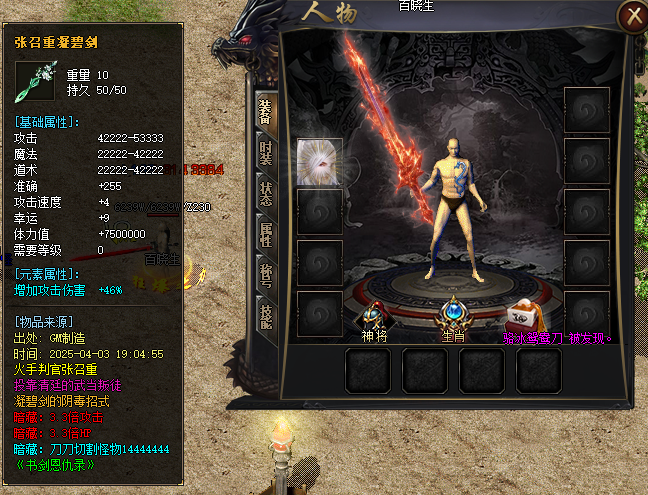The height and width of the screenshot is (495, 648).
Task: Close the character panel
Action: (x=631, y=15)
